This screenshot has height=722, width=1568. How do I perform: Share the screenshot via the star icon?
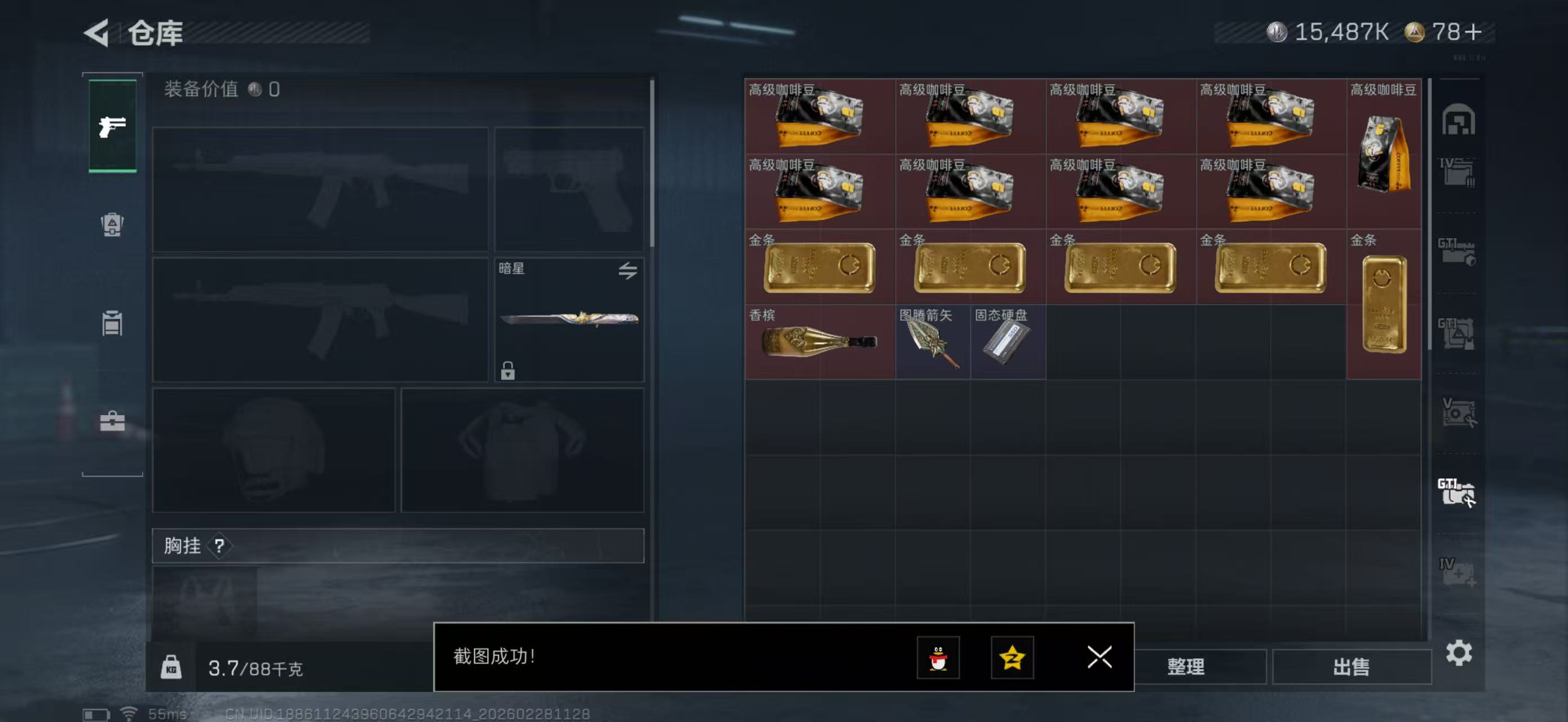(x=1012, y=658)
